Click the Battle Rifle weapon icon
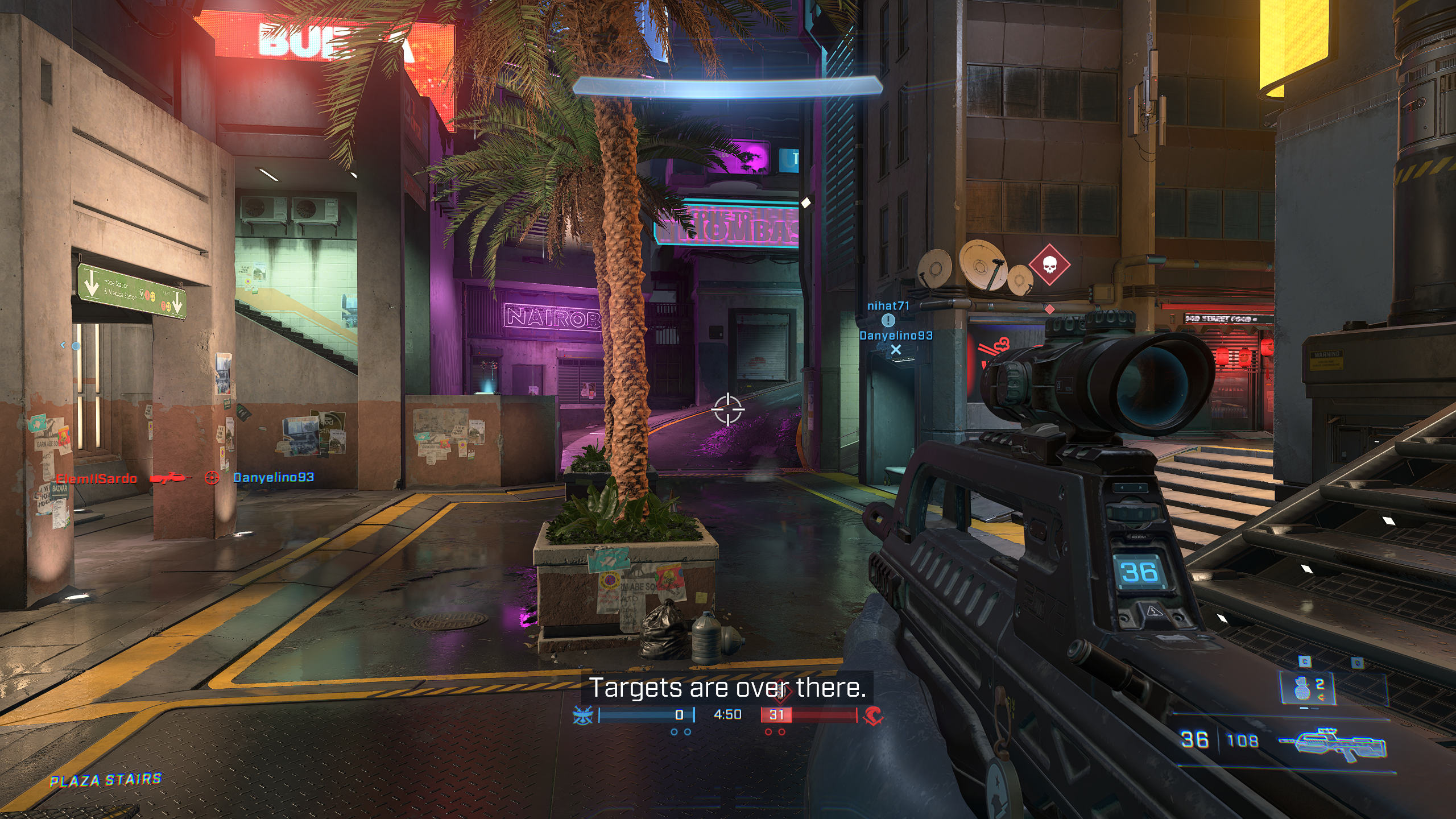The width and height of the screenshot is (1456, 819). pos(1333,743)
